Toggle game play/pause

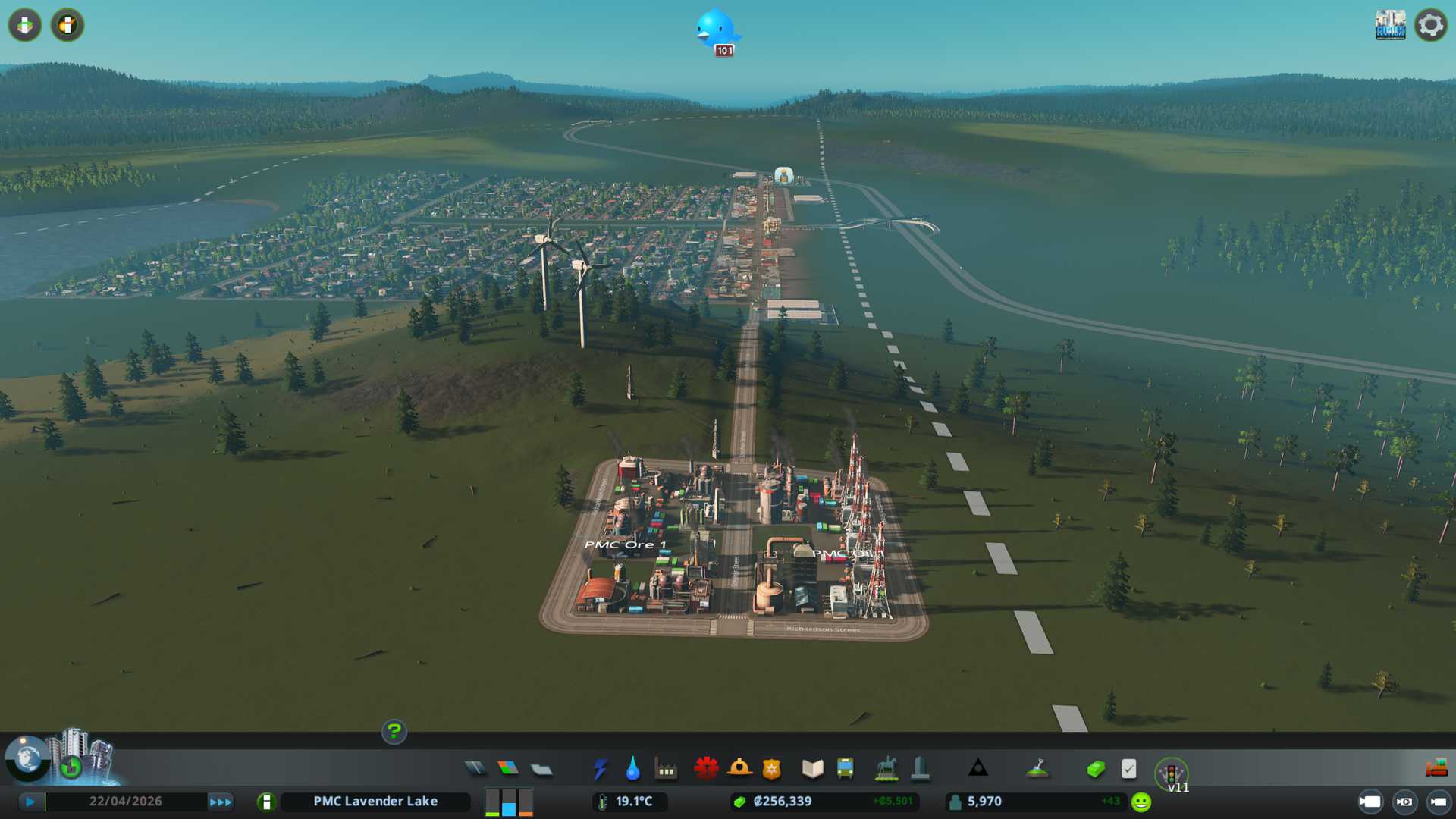point(30,802)
